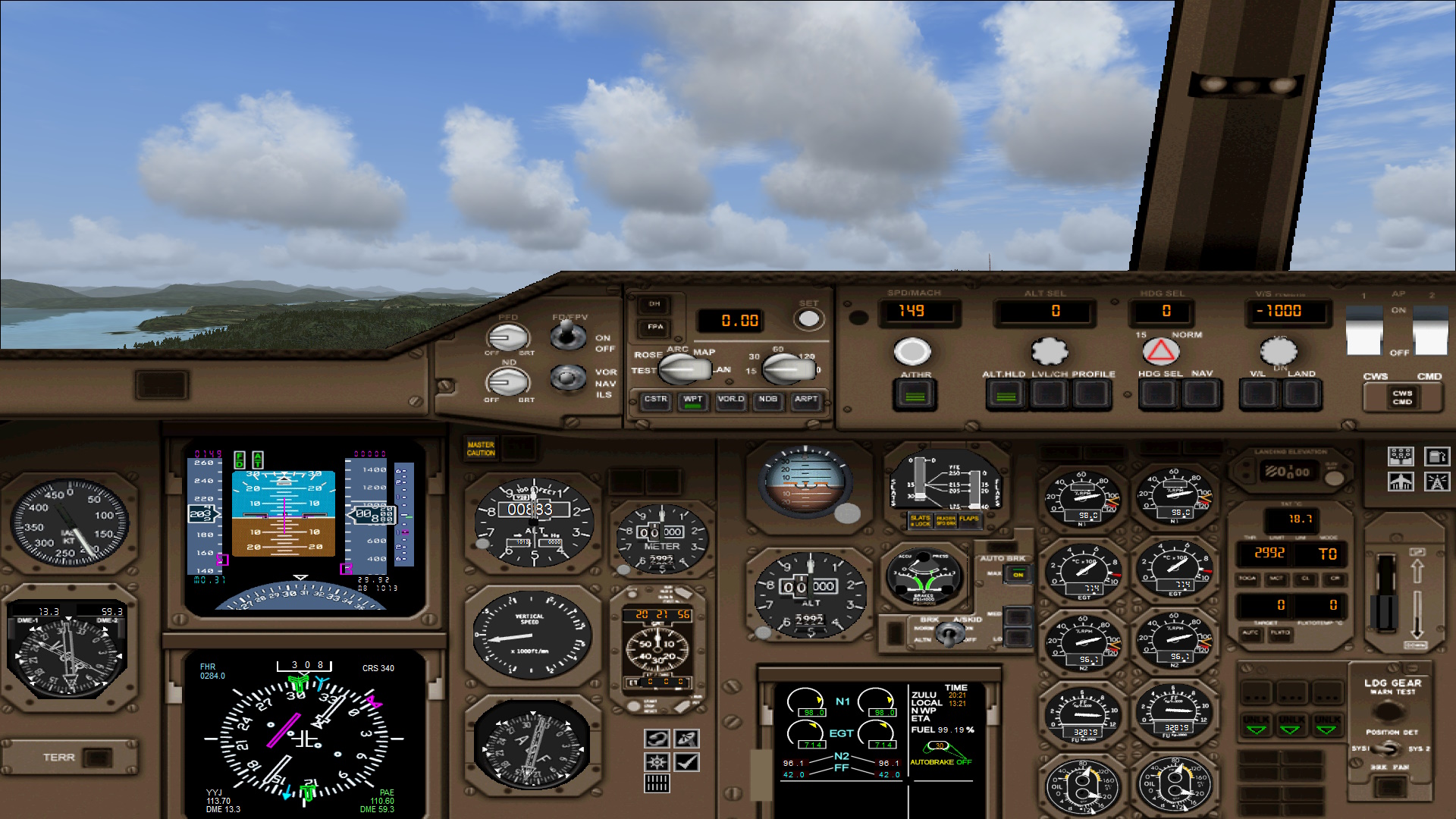The height and width of the screenshot is (819, 1456).
Task: Select the satellite antenna icon
Action: (686, 739)
